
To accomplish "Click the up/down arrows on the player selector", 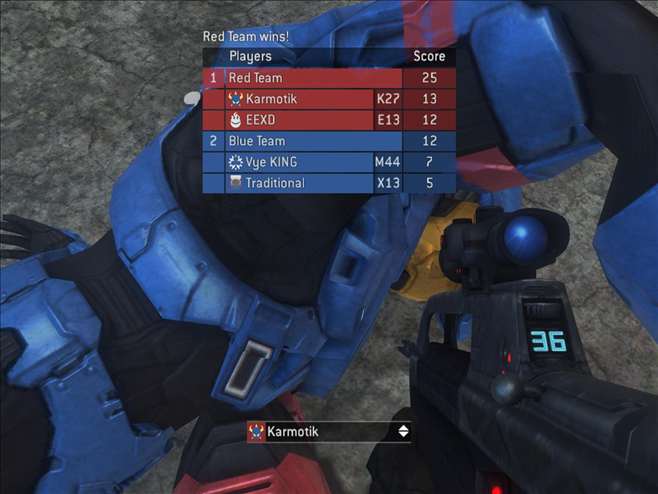I will pos(403,432).
